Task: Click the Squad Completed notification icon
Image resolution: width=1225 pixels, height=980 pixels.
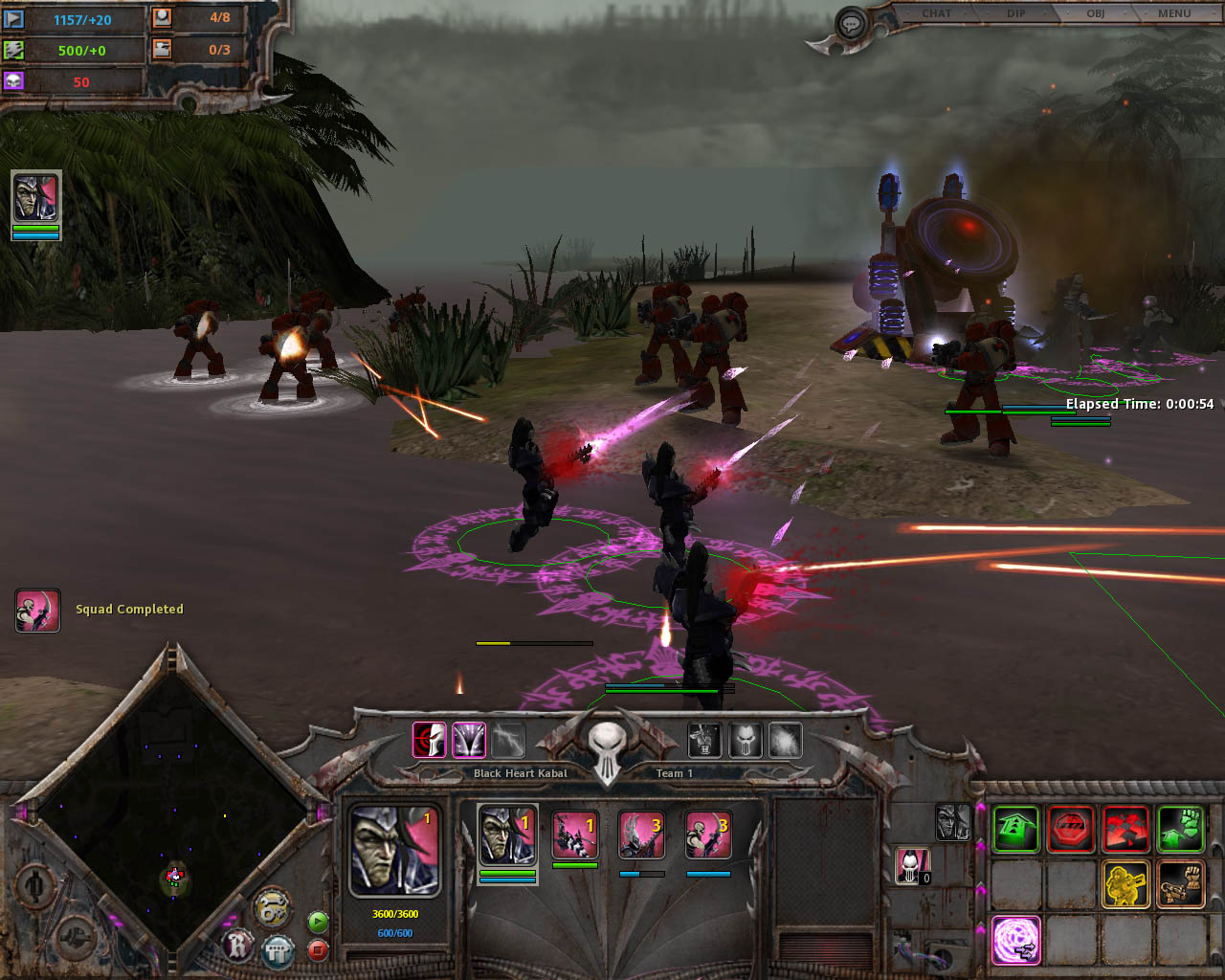Action: (x=37, y=610)
